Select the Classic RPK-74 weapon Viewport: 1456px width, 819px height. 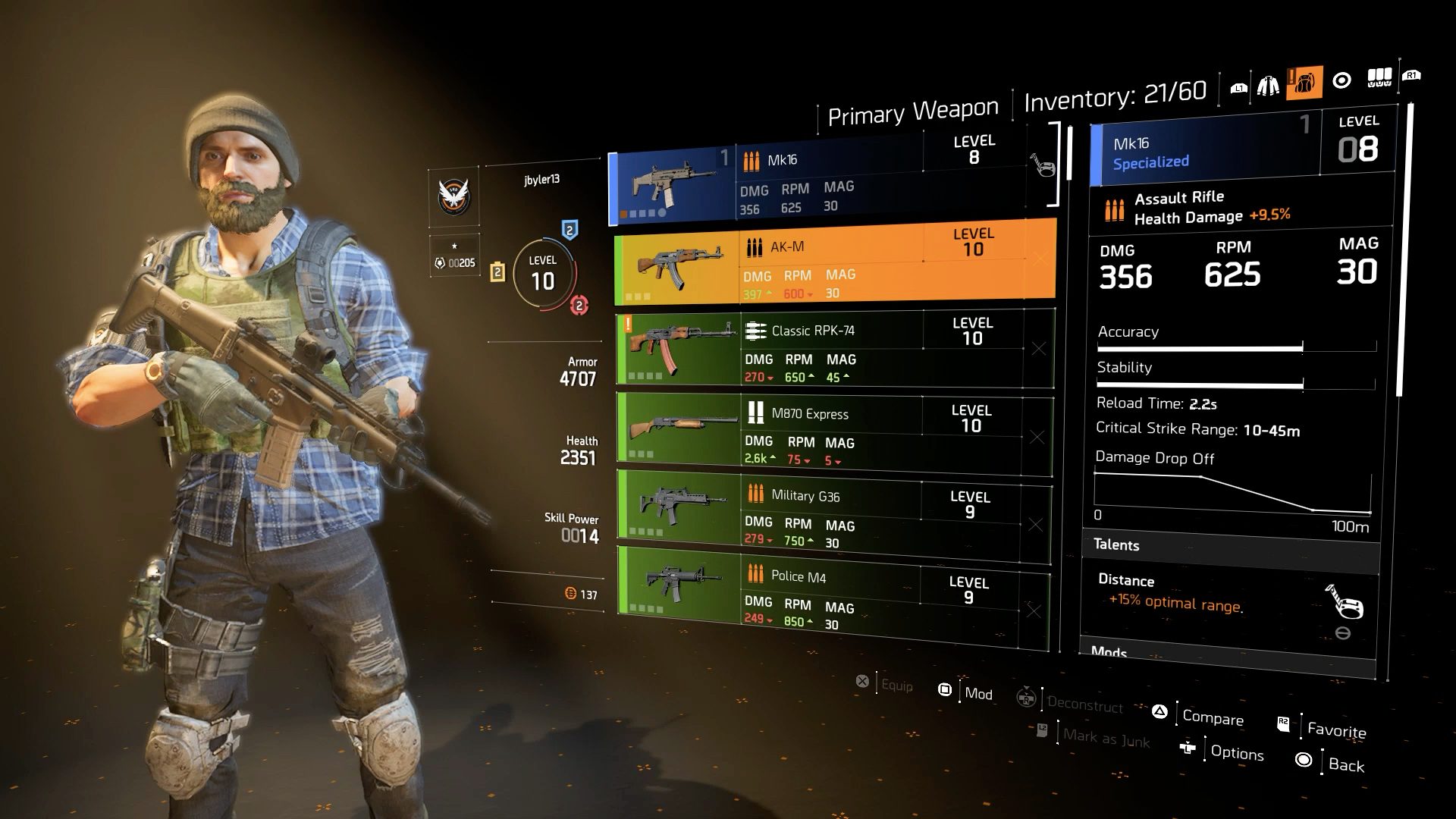[x=834, y=348]
